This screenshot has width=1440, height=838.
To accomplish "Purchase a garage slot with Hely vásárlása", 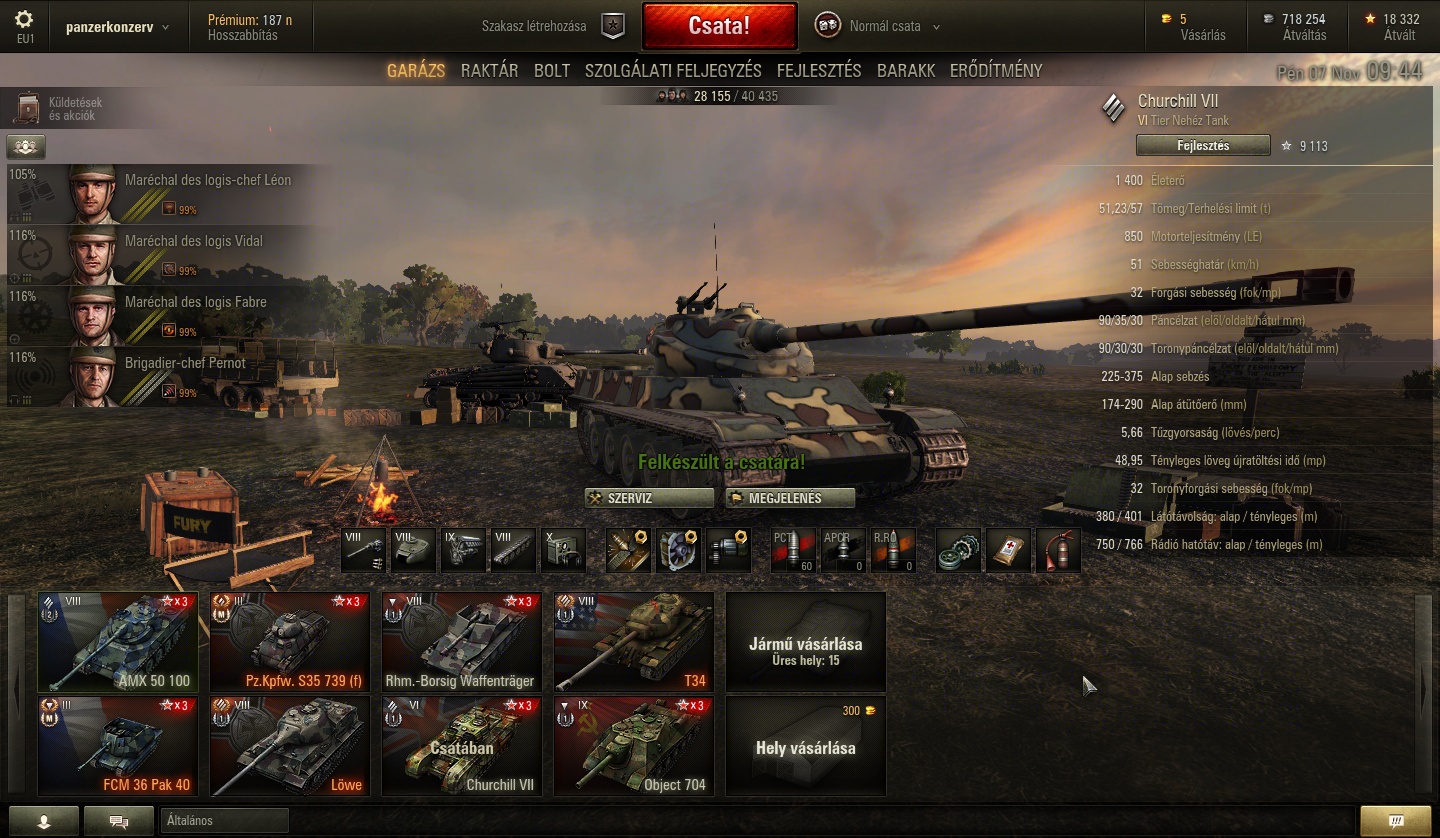I will pos(806,746).
